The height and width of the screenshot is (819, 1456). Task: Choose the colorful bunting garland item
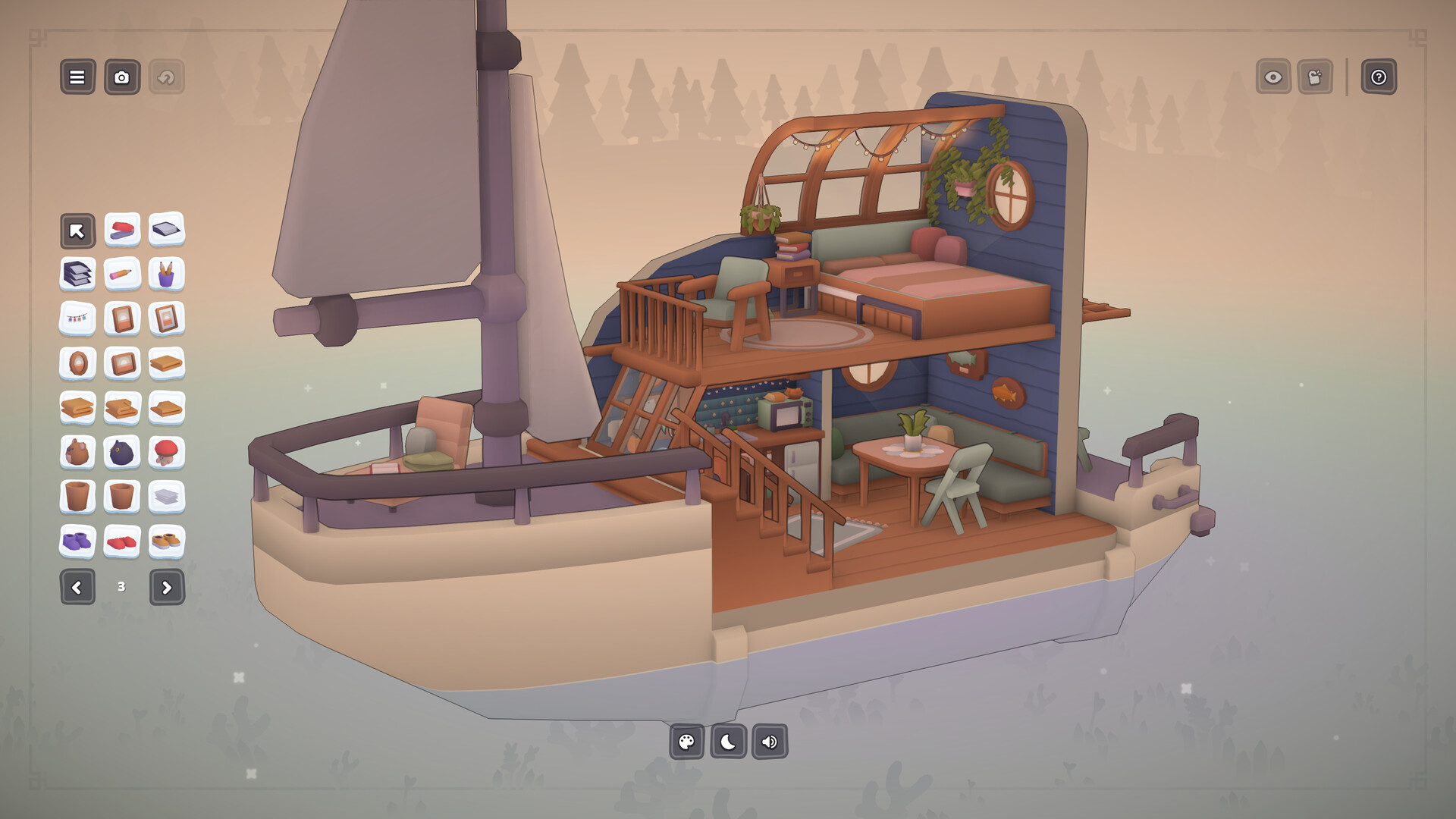[x=77, y=319]
